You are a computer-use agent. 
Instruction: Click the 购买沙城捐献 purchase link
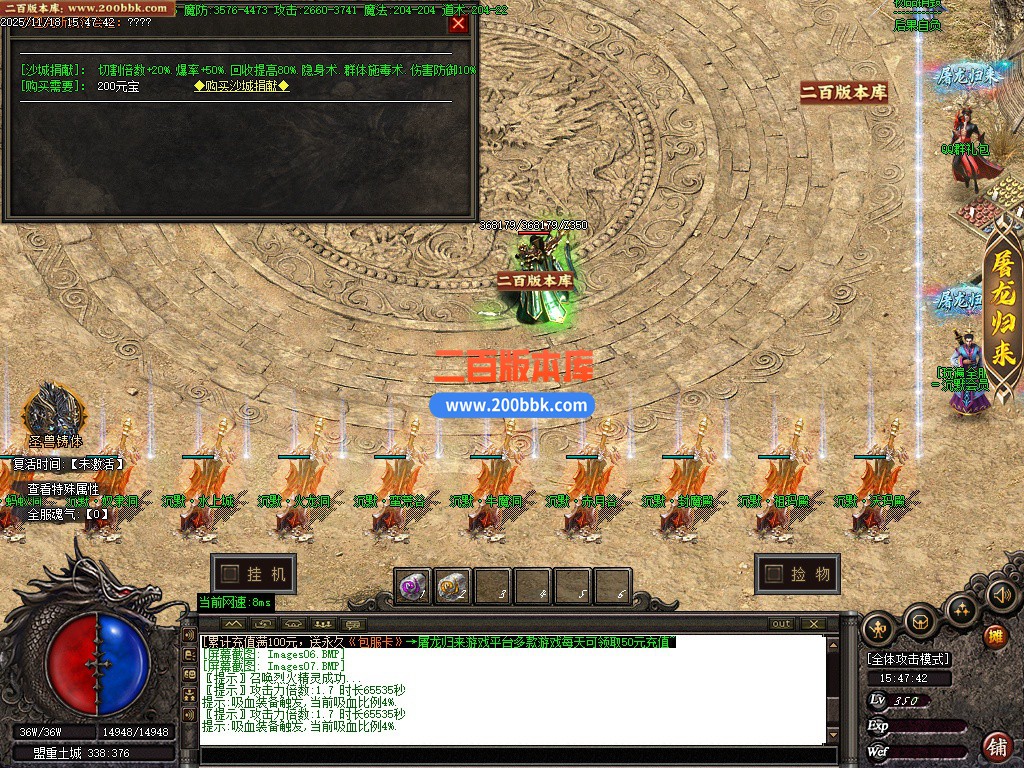coord(241,86)
